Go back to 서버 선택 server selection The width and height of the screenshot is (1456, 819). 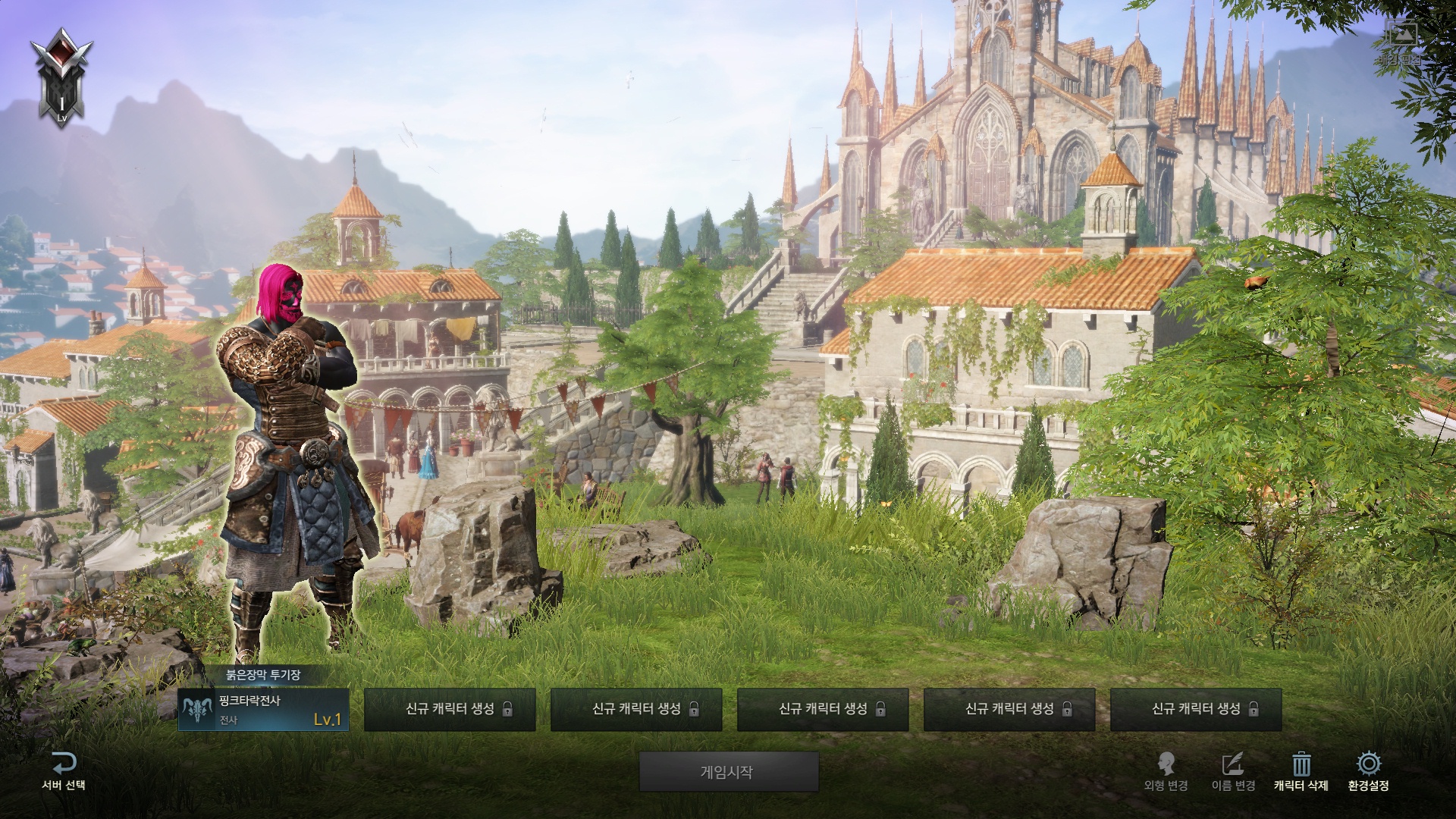pyautogui.click(x=64, y=771)
